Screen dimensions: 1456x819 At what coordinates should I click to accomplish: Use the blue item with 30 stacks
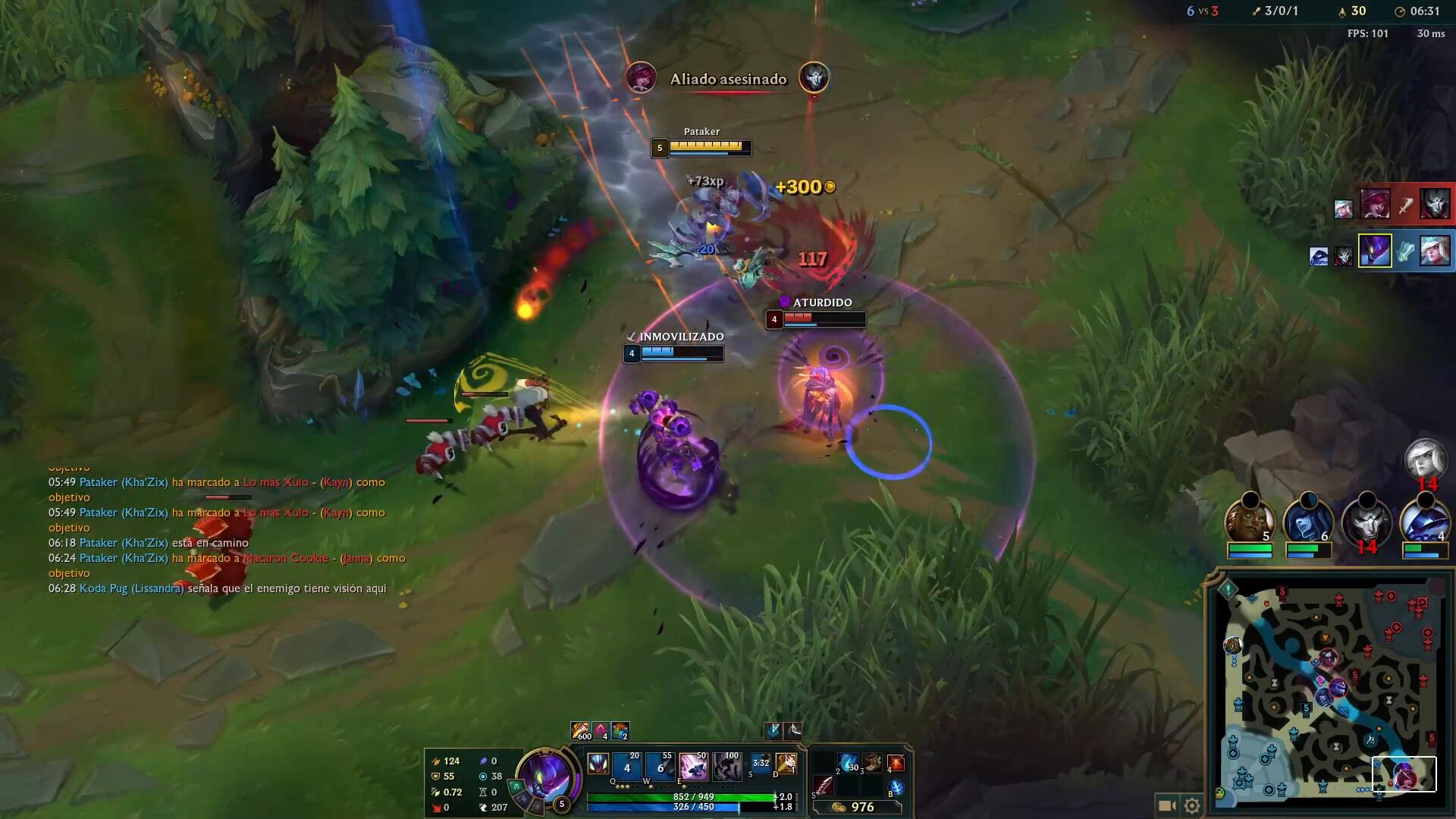click(848, 763)
